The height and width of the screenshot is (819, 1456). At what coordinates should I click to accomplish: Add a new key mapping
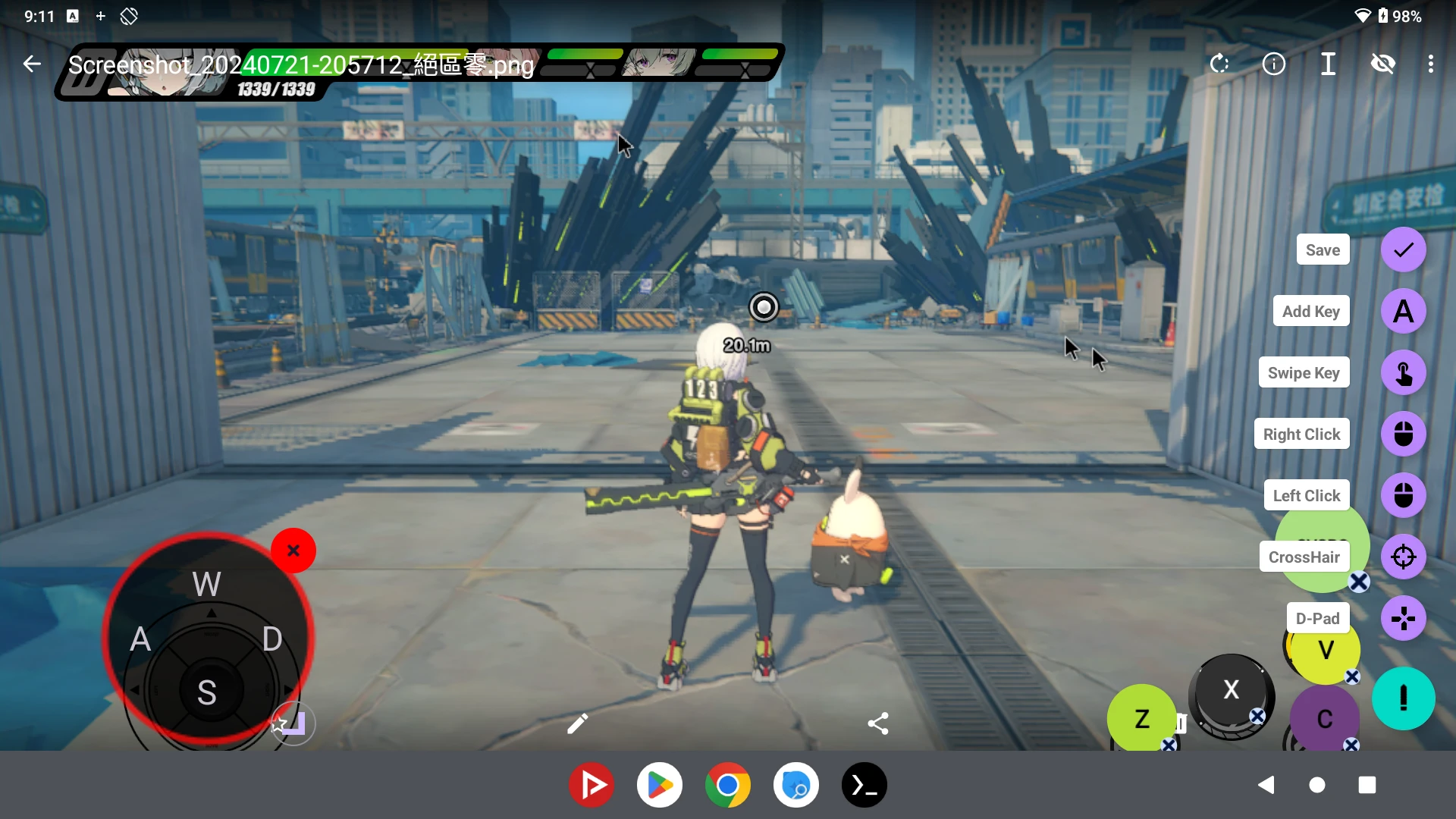point(1403,312)
